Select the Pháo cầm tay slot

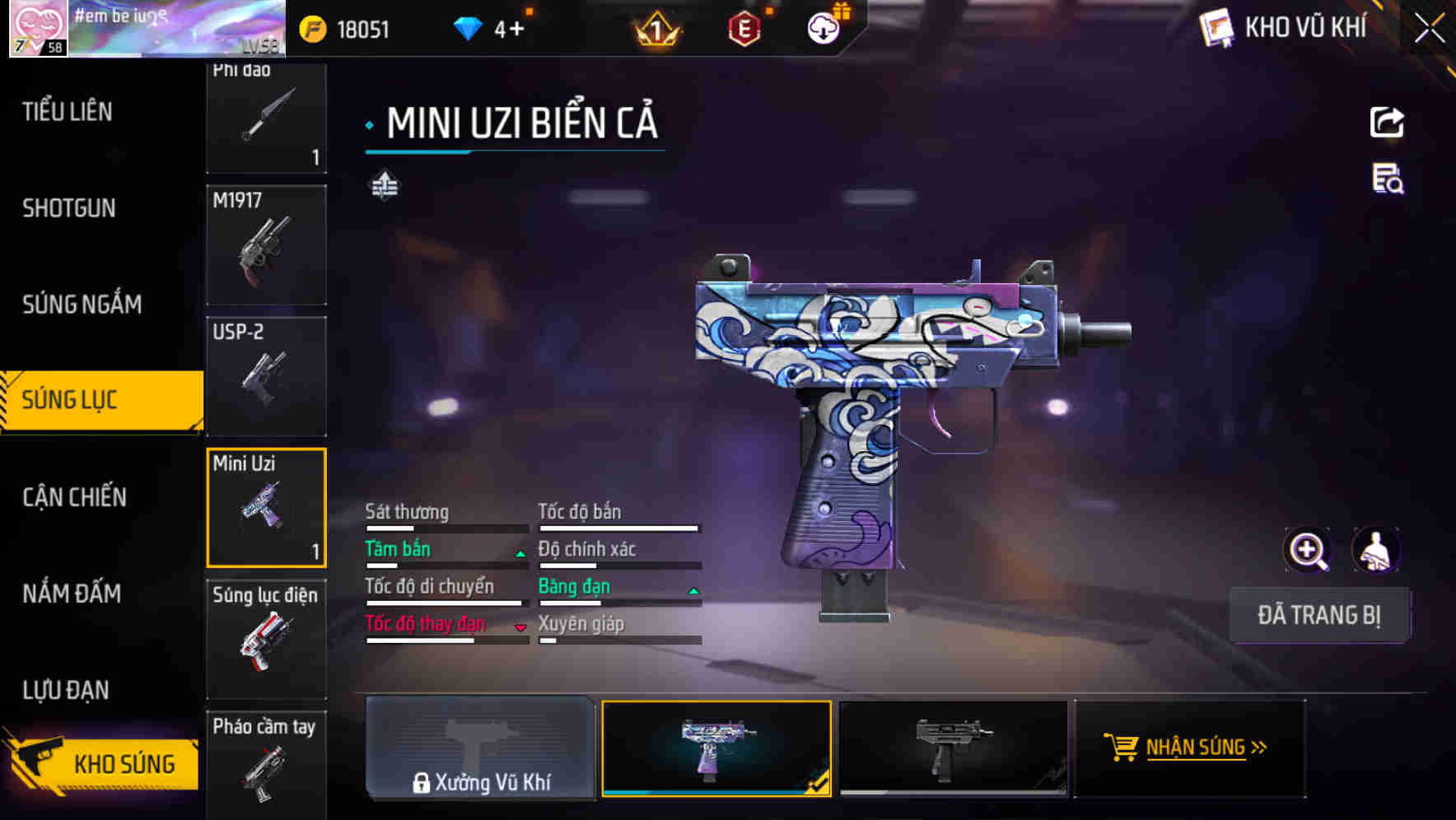tap(266, 762)
